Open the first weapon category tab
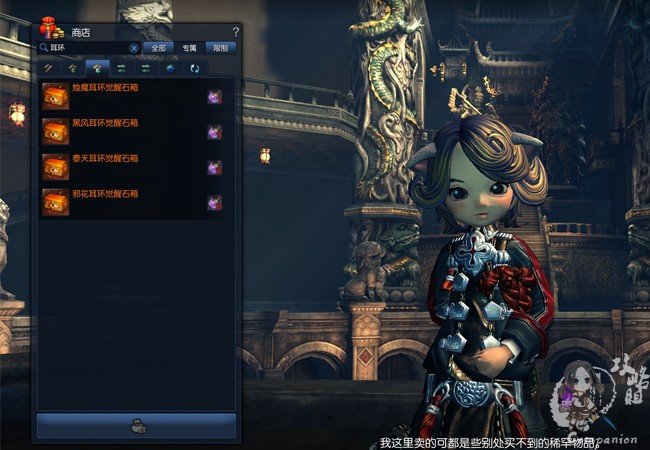Image resolution: width=650 pixels, height=450 pixels. [x=46, y=68]
